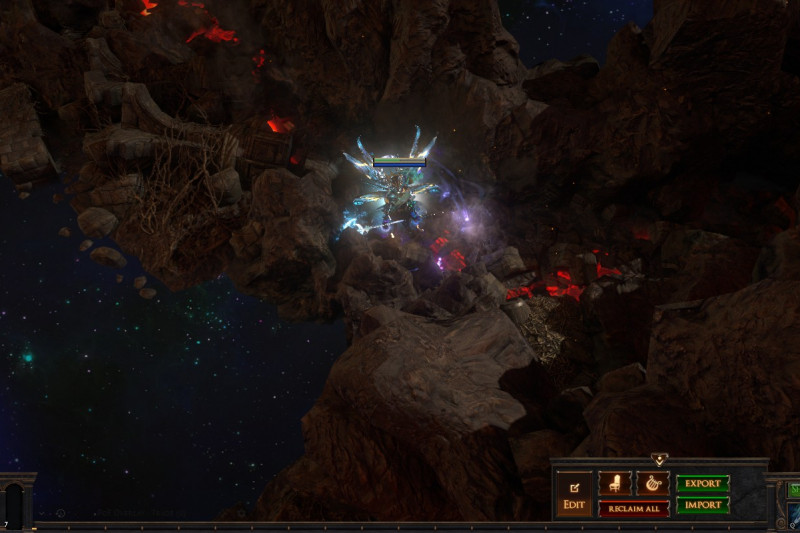Collapse the hideout panel with the arrow
800x533 pixels.
point(659,460)
